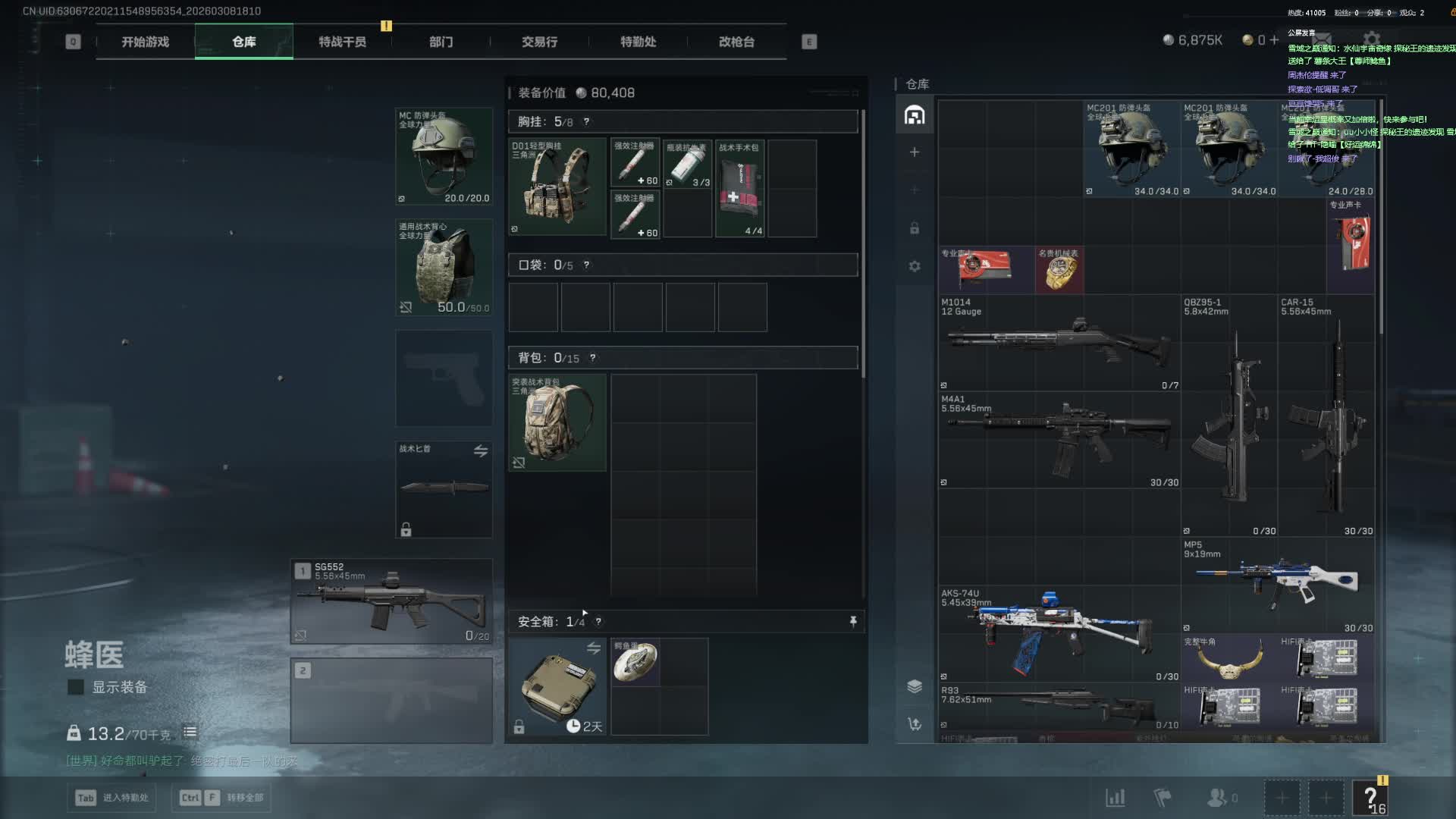Image resolution: width=1456 pixels, height=819 pixels.
Task: Select the backpack equipment slot
Action: pyautogui.click(x=557, y=422)
